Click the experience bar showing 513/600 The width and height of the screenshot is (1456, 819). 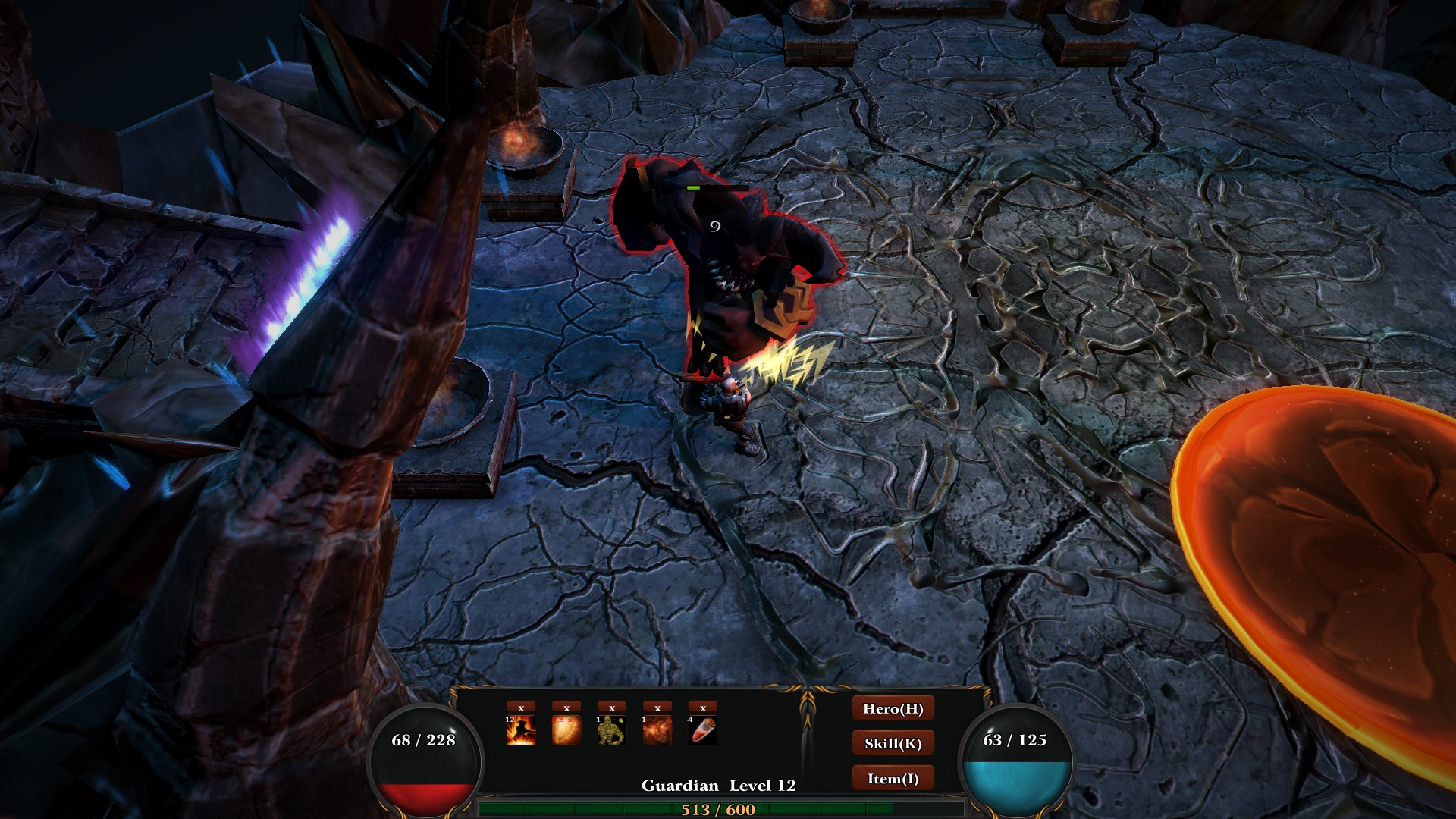click(717, 809)
